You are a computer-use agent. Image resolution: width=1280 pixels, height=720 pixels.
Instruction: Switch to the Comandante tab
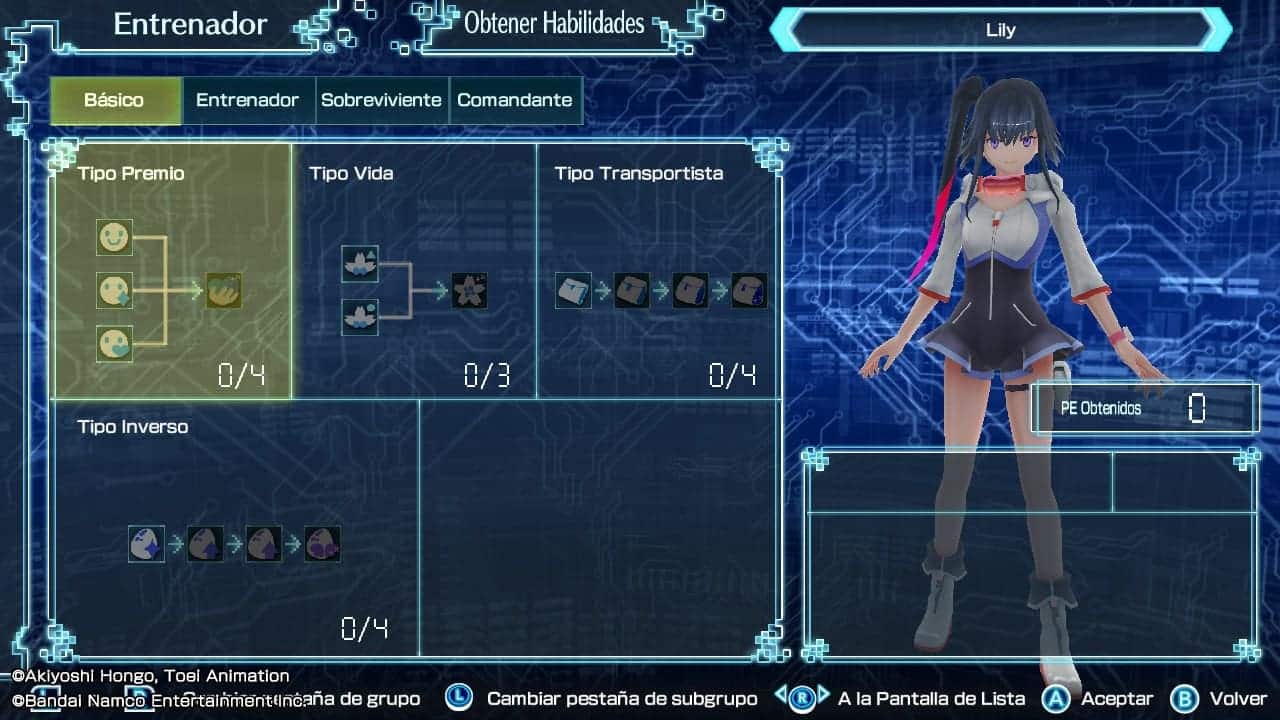[x=515, y=100]
